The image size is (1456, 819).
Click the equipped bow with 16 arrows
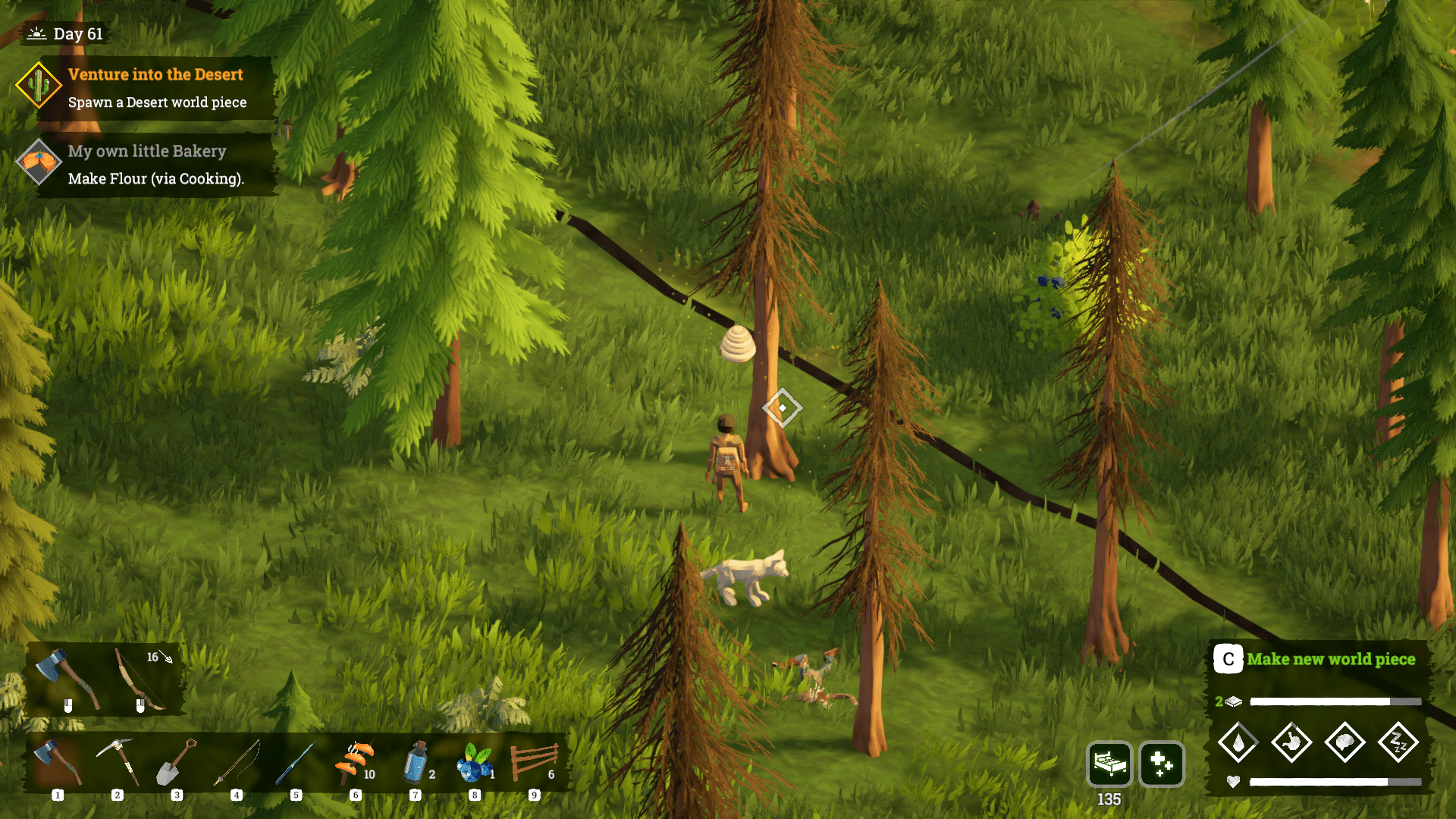(141, 679)
